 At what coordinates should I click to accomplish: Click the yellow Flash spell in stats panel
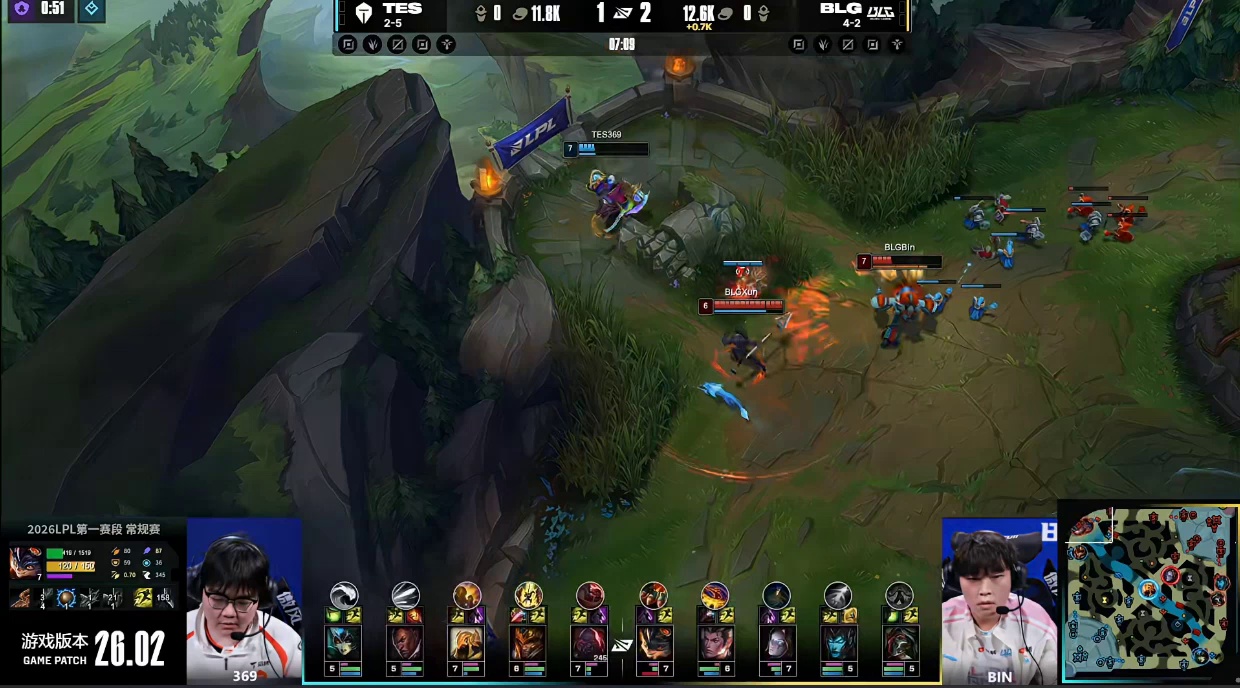pos(143,598)
